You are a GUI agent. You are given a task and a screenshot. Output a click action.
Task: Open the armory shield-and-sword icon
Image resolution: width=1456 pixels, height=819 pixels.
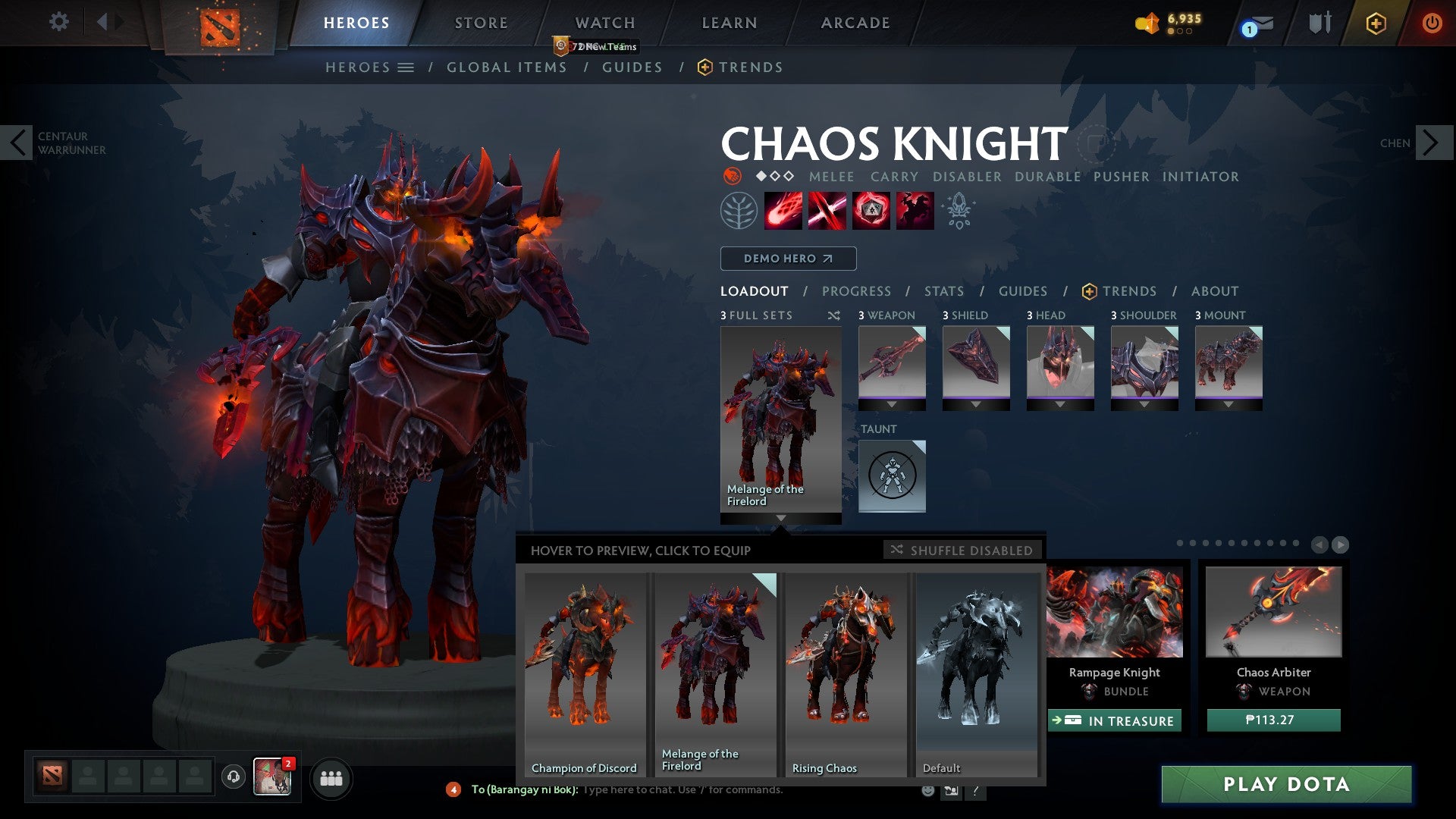[x=1319, y=23]
